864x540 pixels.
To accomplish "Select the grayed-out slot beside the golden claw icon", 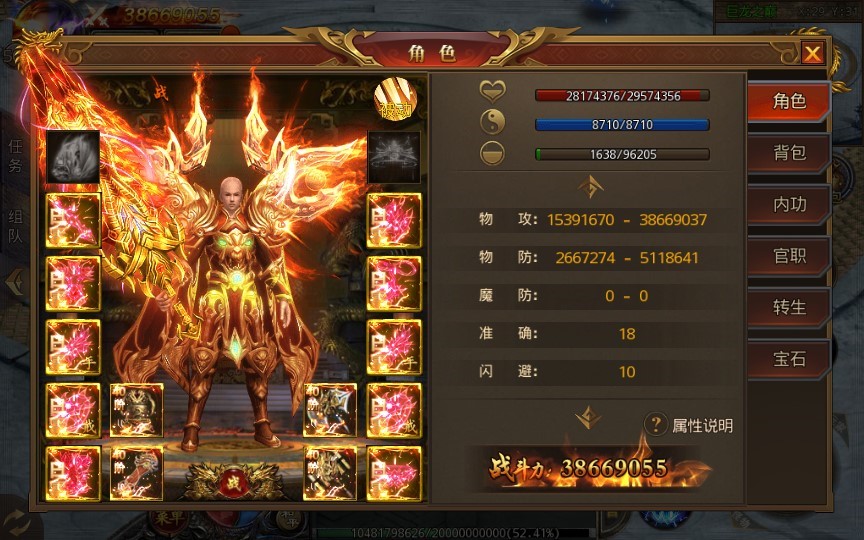I will 393,156.
